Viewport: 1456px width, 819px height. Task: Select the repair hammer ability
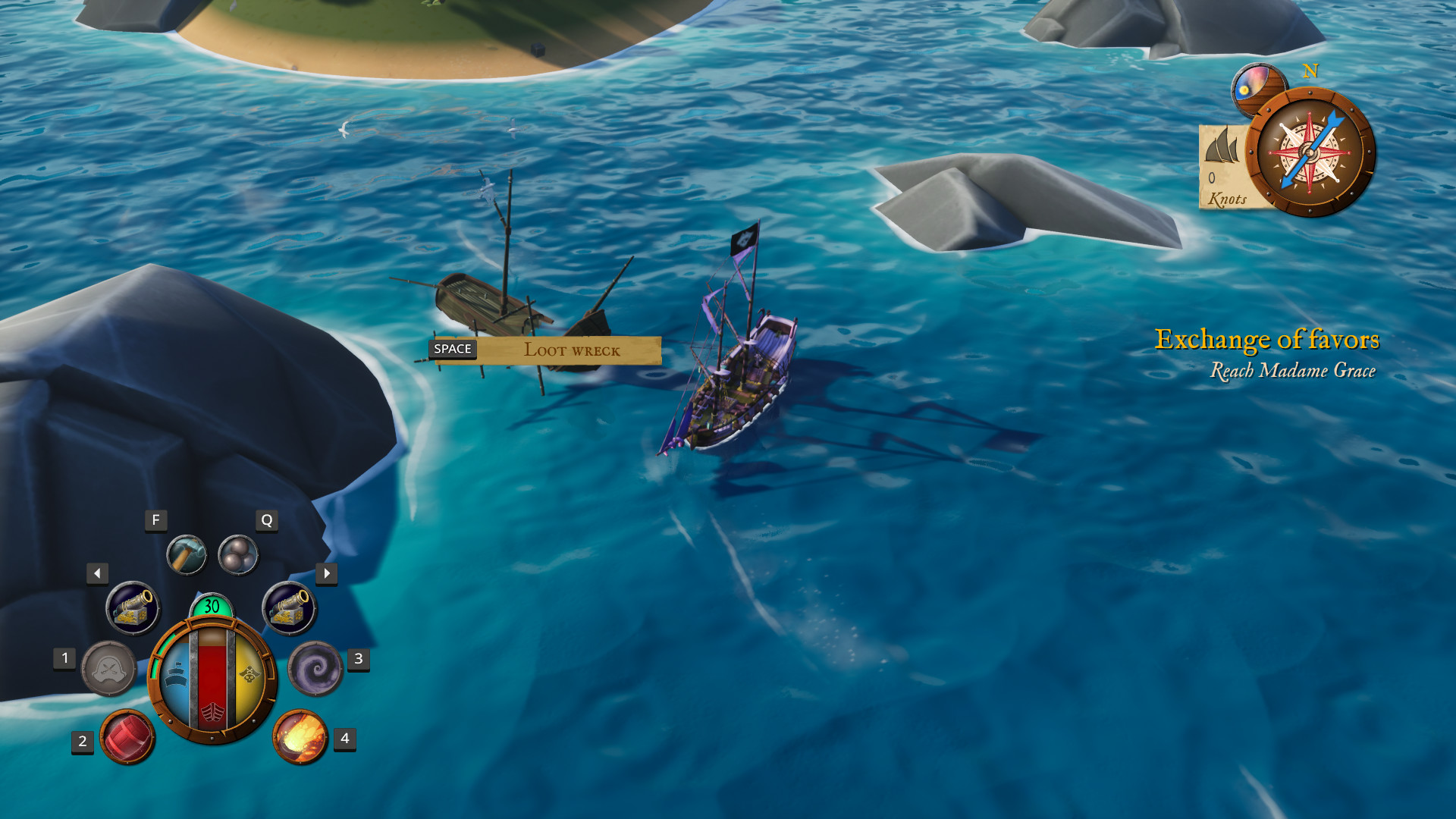[x=187, y=554]
